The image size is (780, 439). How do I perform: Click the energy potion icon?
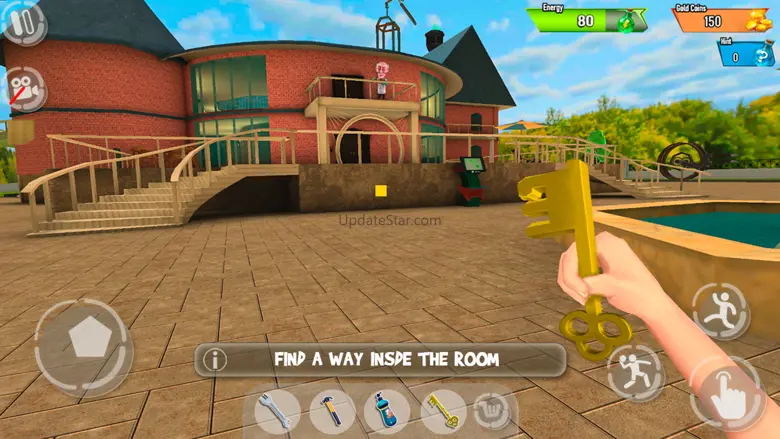click(630, 20)
